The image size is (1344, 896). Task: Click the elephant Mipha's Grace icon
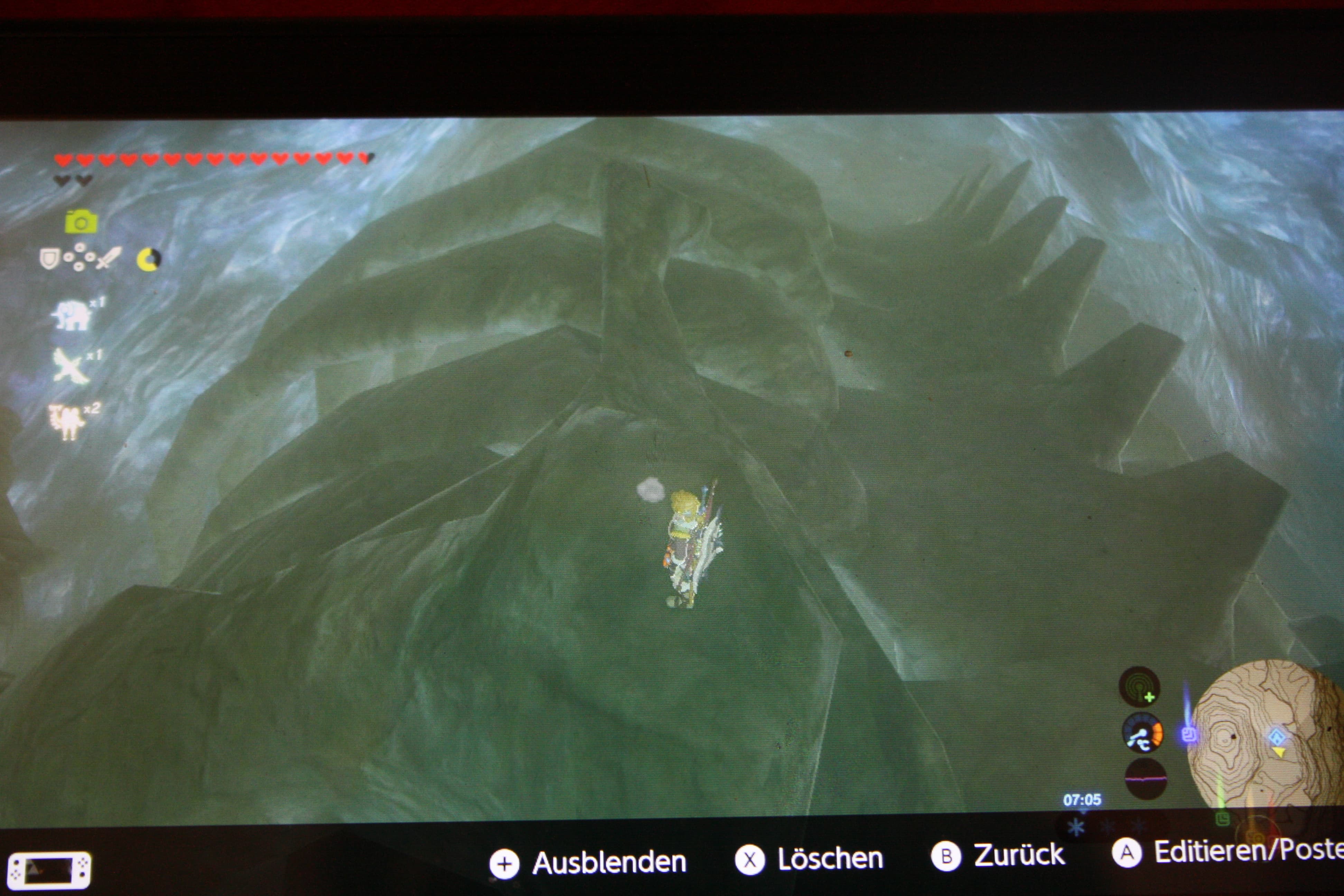[72, 315]
